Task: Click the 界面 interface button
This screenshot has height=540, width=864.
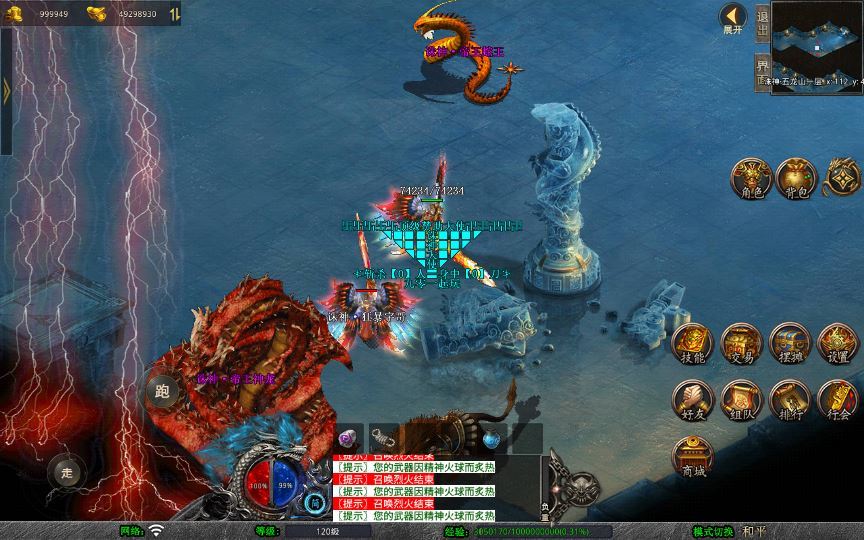Action: coord(763,70)
